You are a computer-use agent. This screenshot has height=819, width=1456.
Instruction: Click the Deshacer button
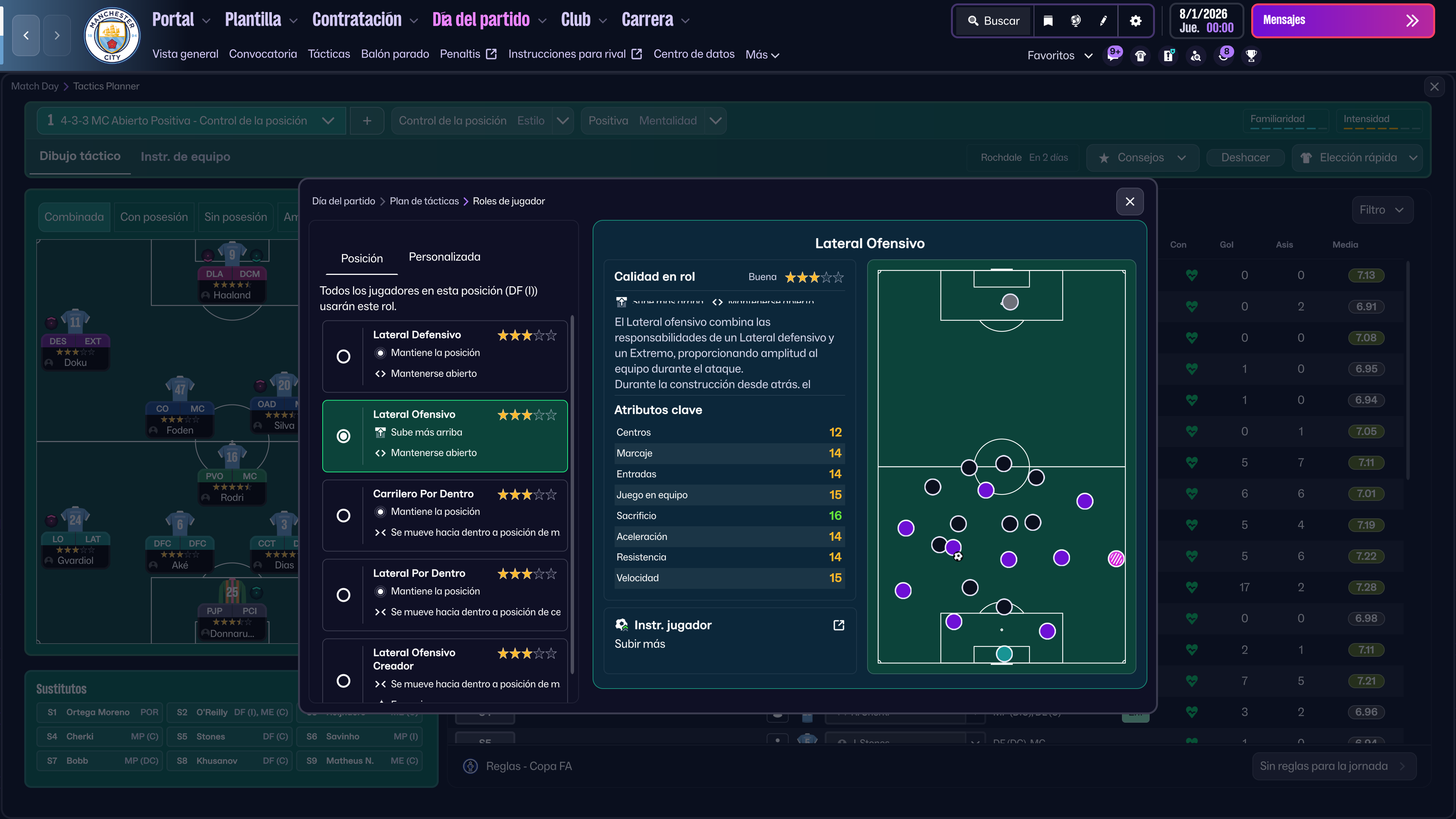coord(1245,158)
